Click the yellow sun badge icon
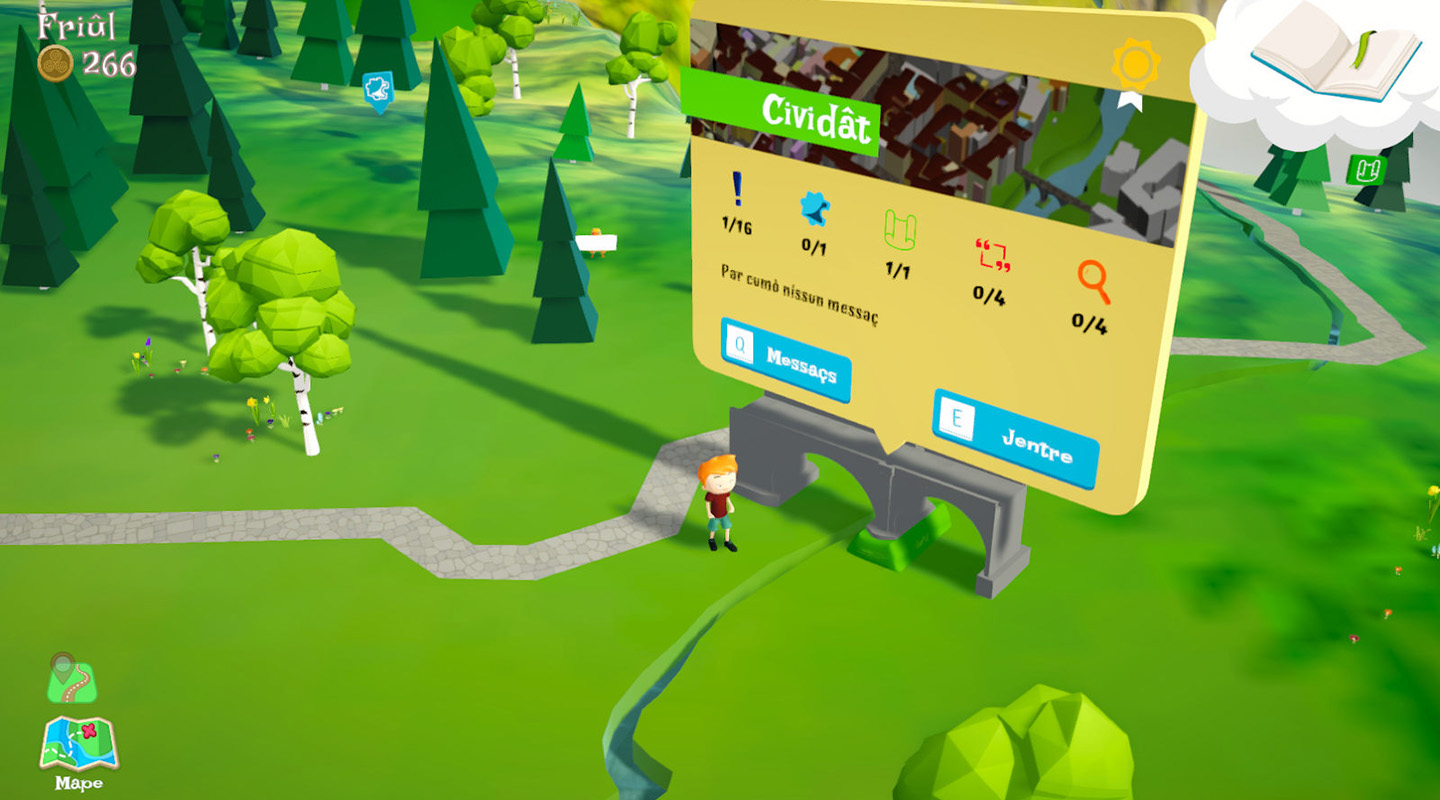 (1135, 65)
